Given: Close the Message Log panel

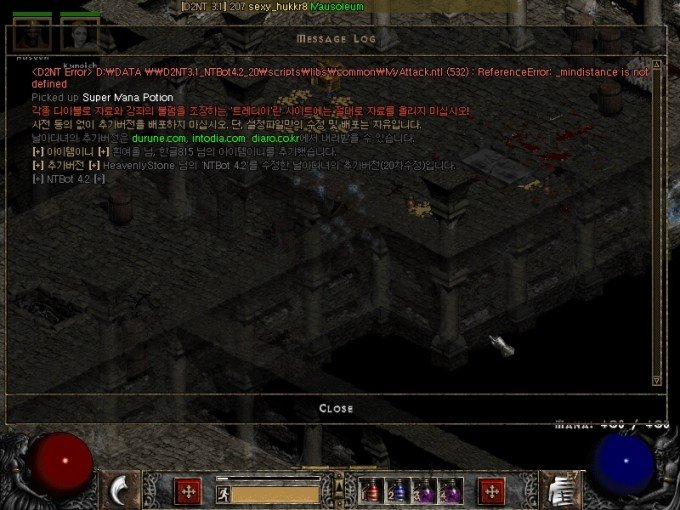Looking at the screenshot, I should click(336, 408).
